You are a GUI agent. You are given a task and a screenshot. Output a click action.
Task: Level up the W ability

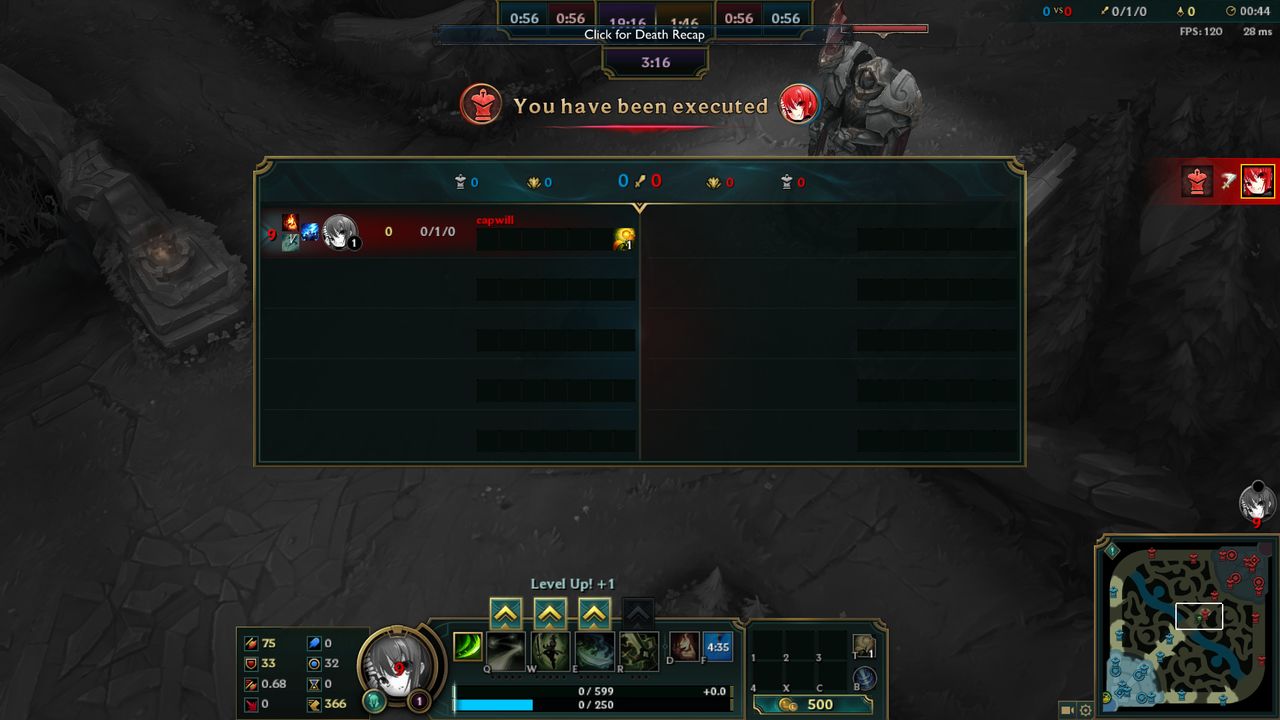550,613
